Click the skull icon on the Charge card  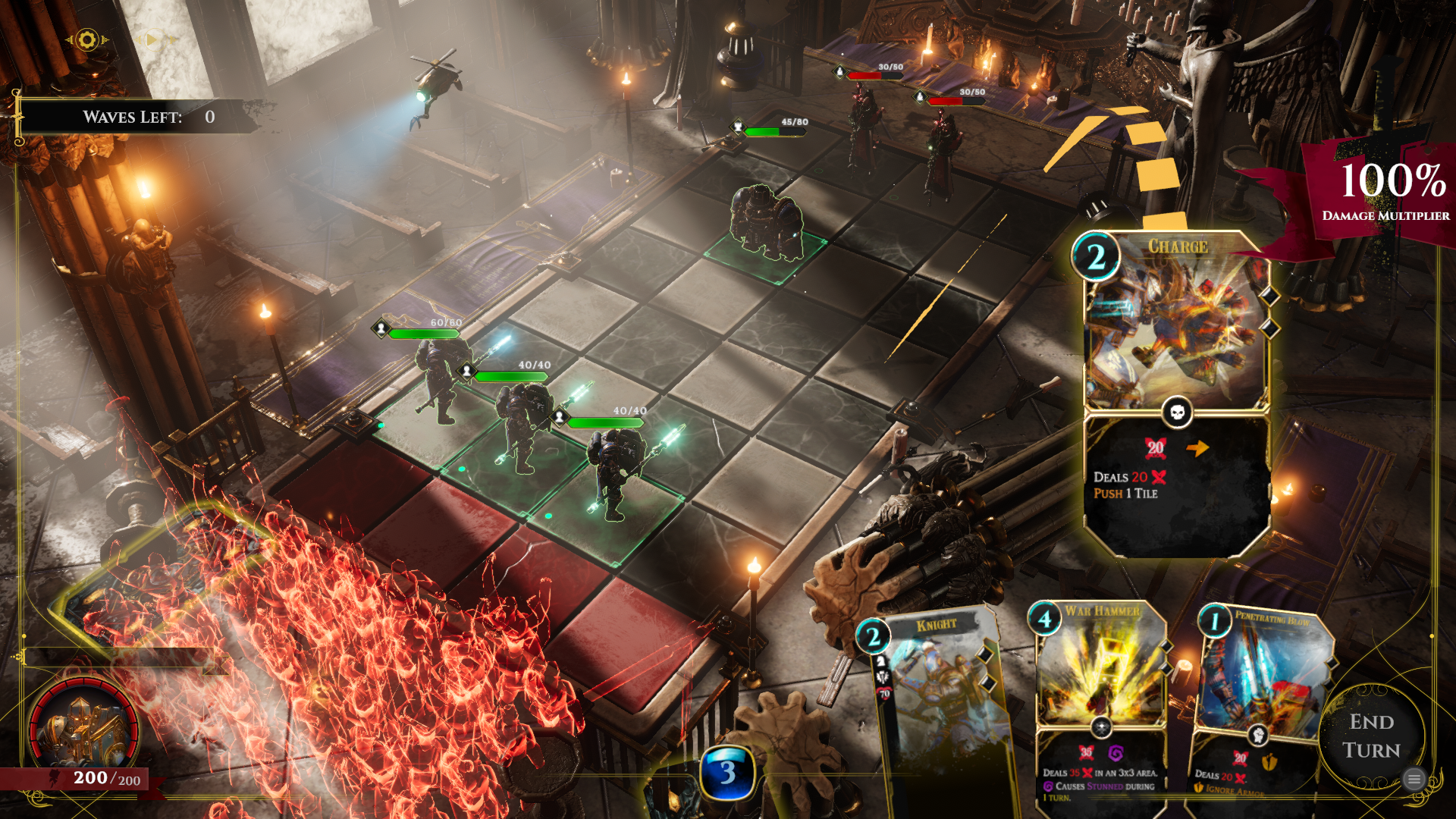1177,412
